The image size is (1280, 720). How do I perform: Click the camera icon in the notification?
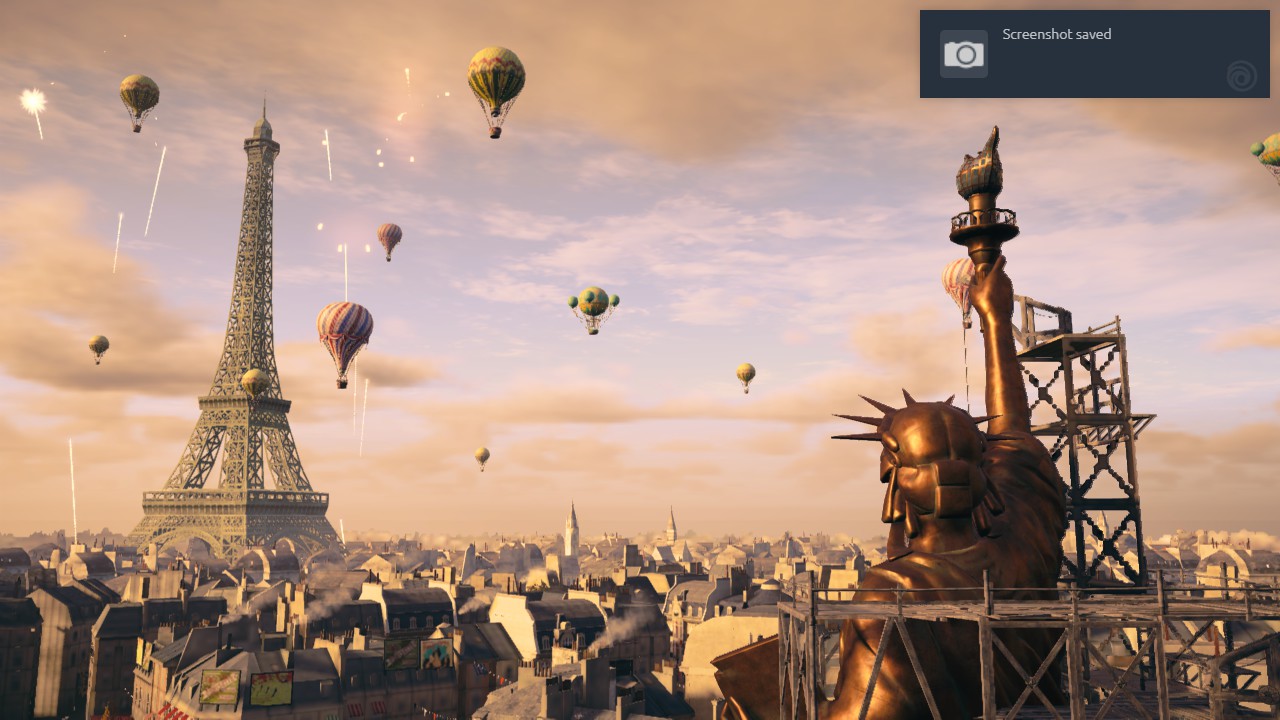click(x=962, y=52)
